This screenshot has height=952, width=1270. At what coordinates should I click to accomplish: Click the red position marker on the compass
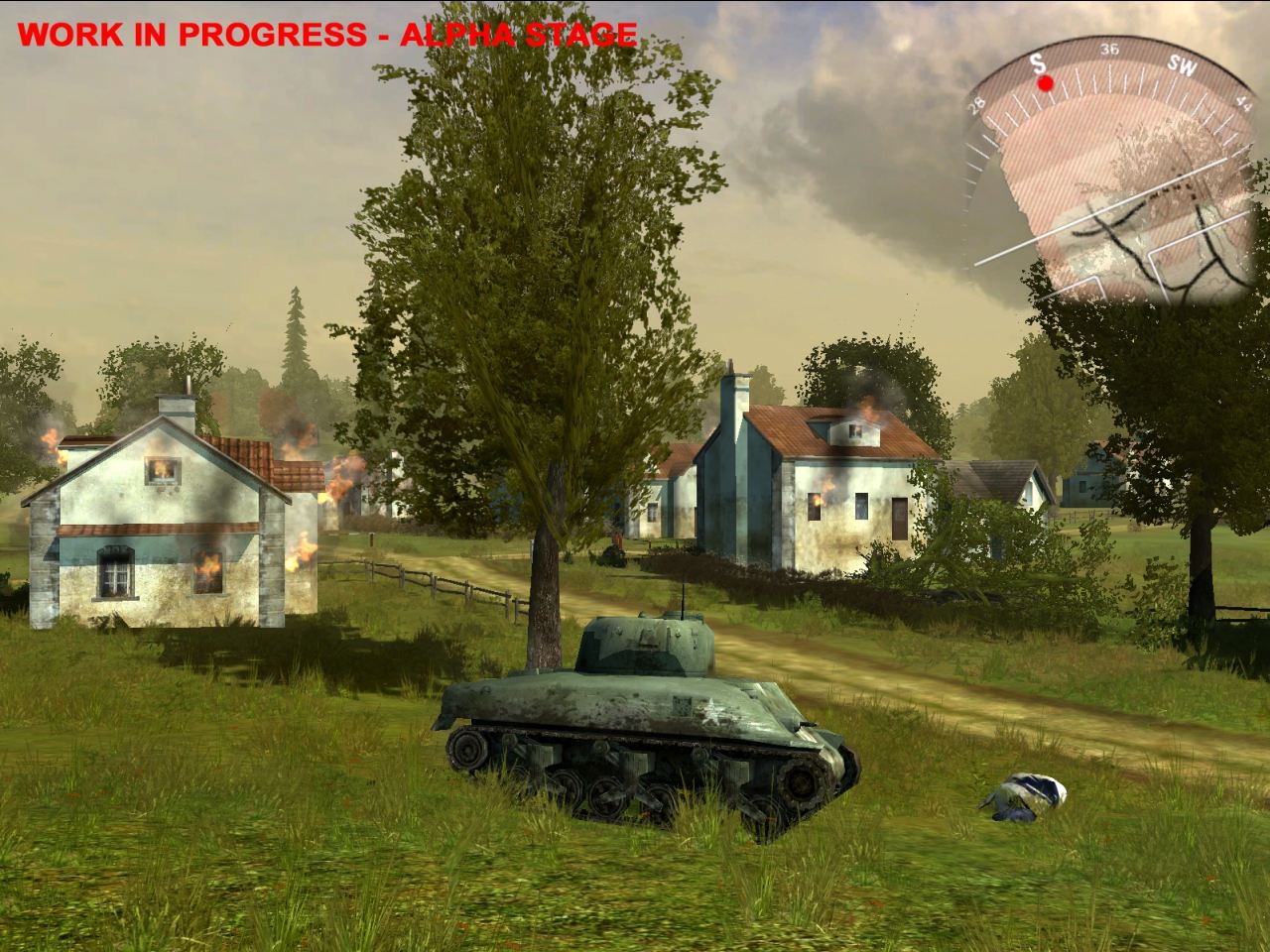1046,85
